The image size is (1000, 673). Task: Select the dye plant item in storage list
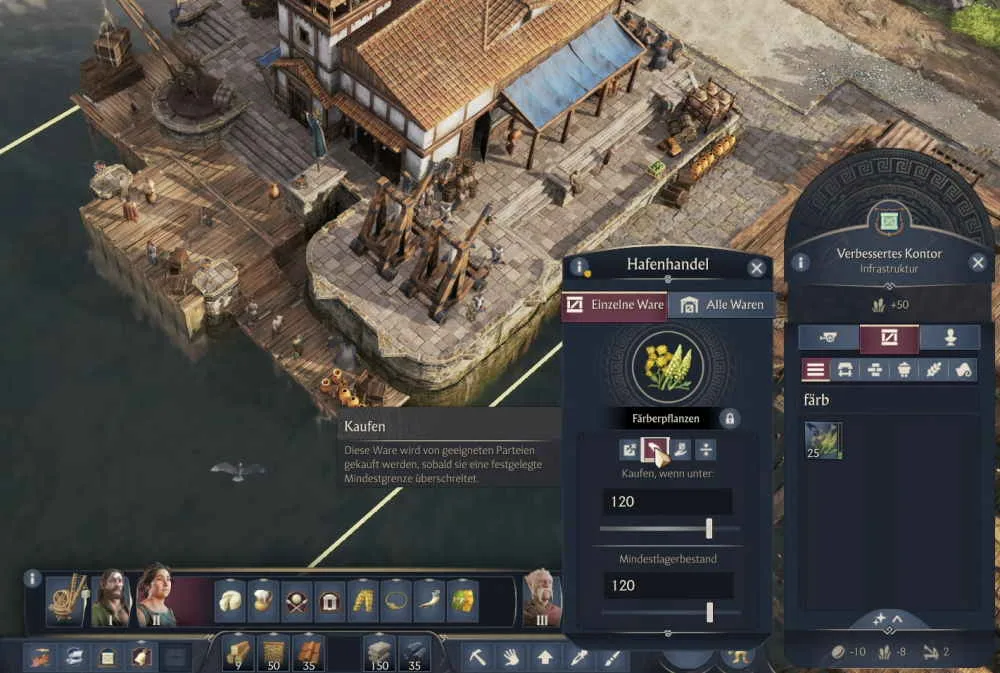823,441
